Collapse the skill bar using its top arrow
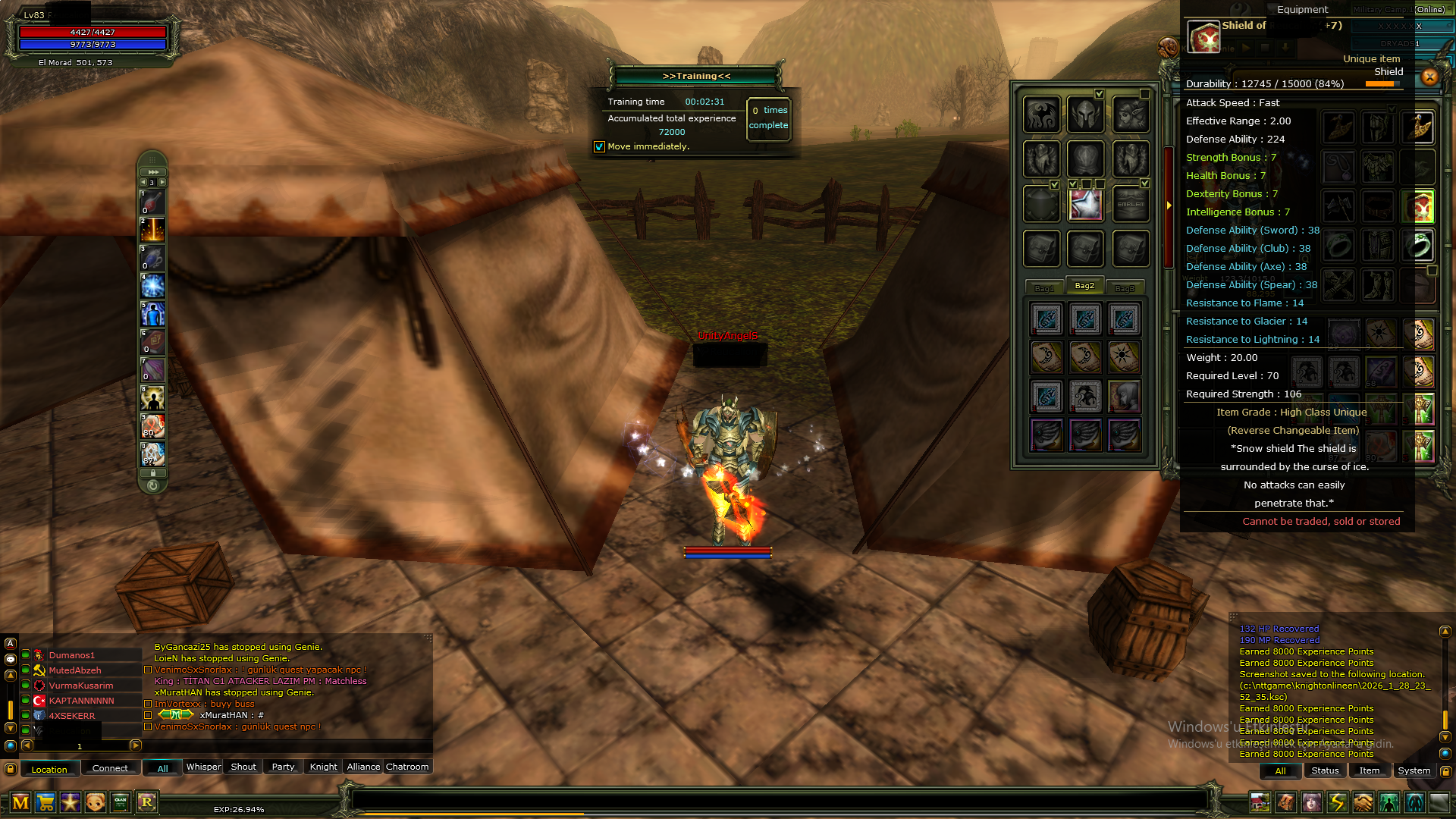 [154, 171]
